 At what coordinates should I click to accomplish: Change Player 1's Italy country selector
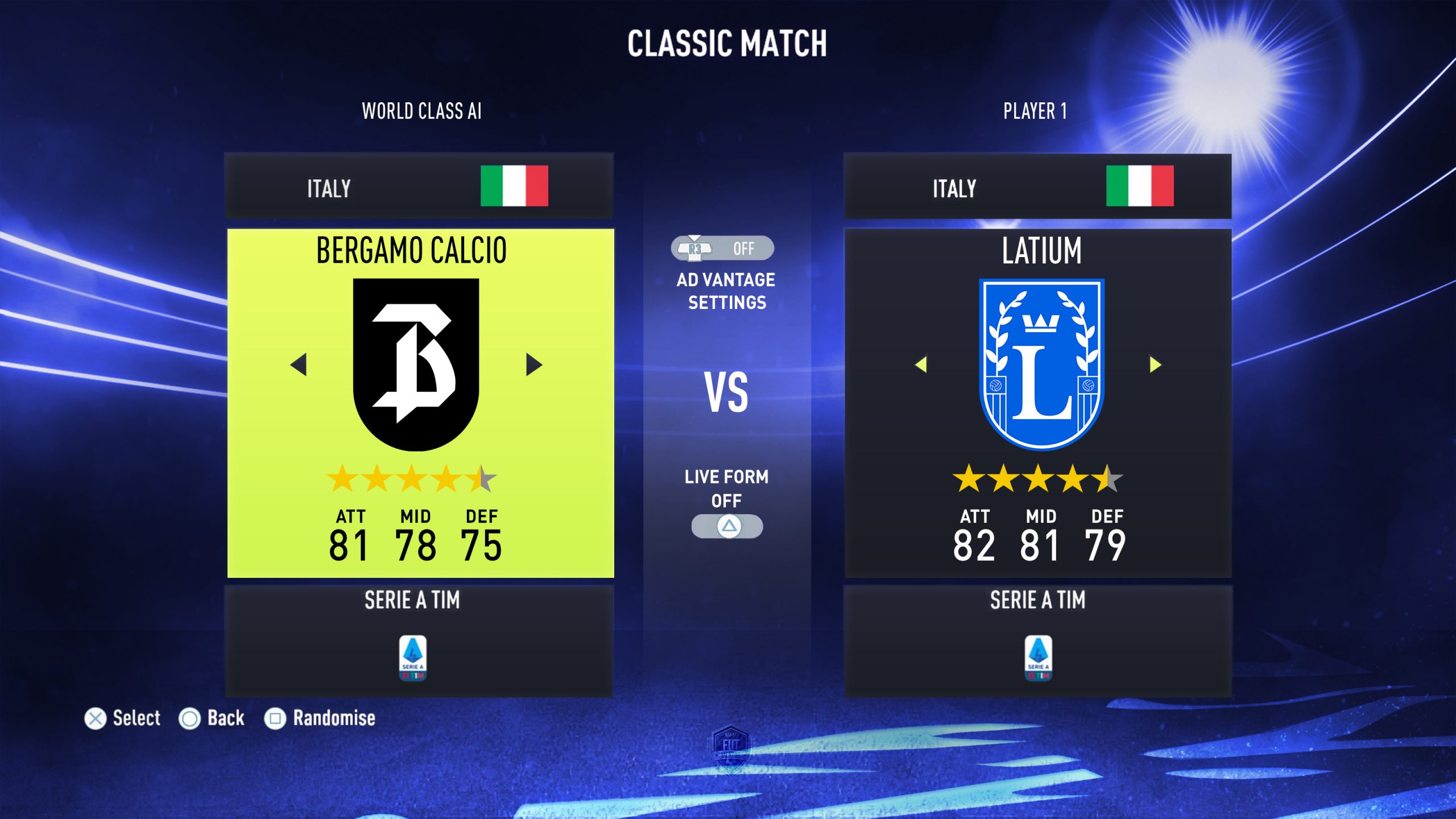point(1037,187)
